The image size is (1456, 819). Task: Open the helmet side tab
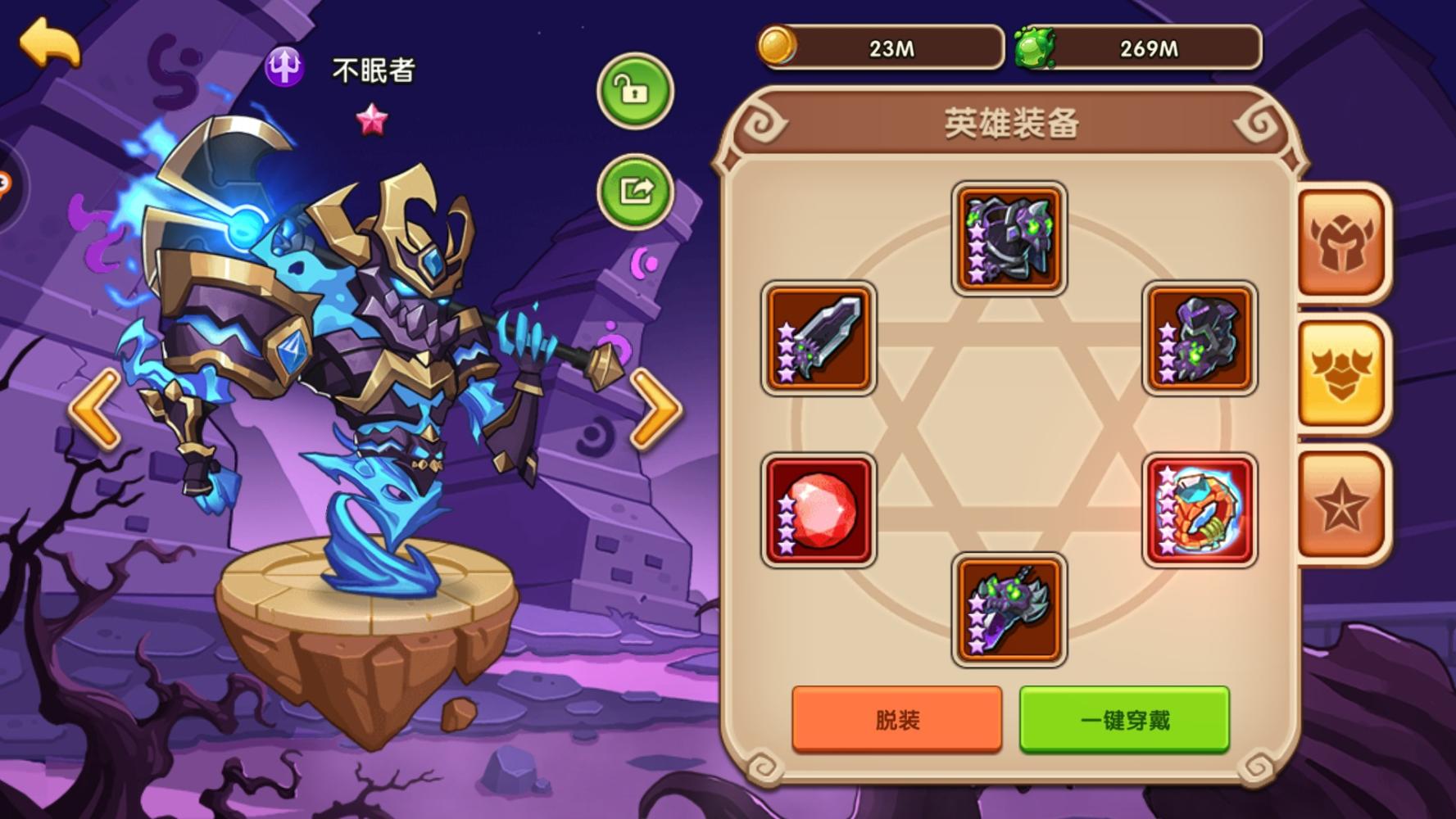tap(1341, 242)
